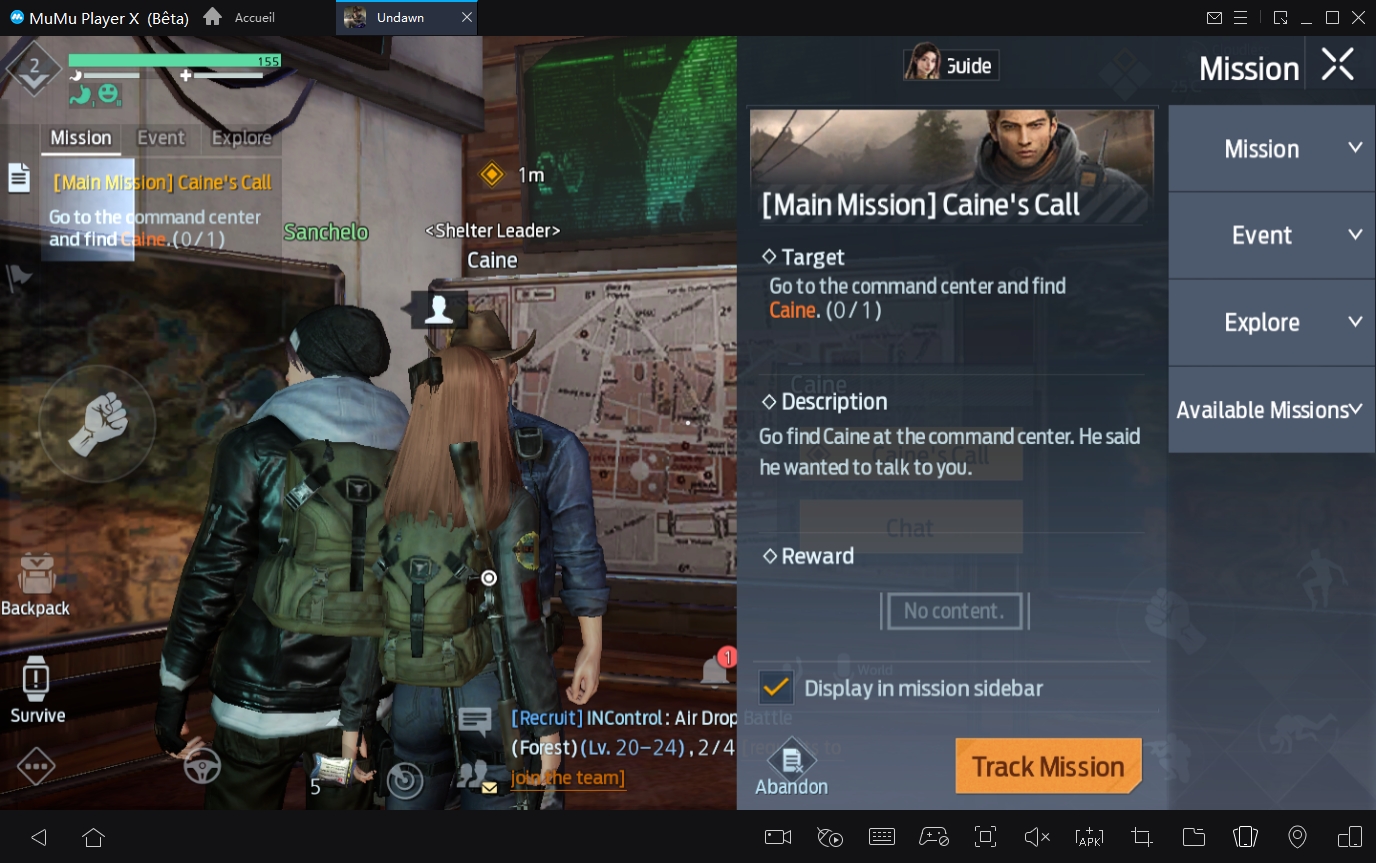The image size is (1376, 863).
Task: Open the vehicle steering wheel icon
Action: (x=203, y=766)
